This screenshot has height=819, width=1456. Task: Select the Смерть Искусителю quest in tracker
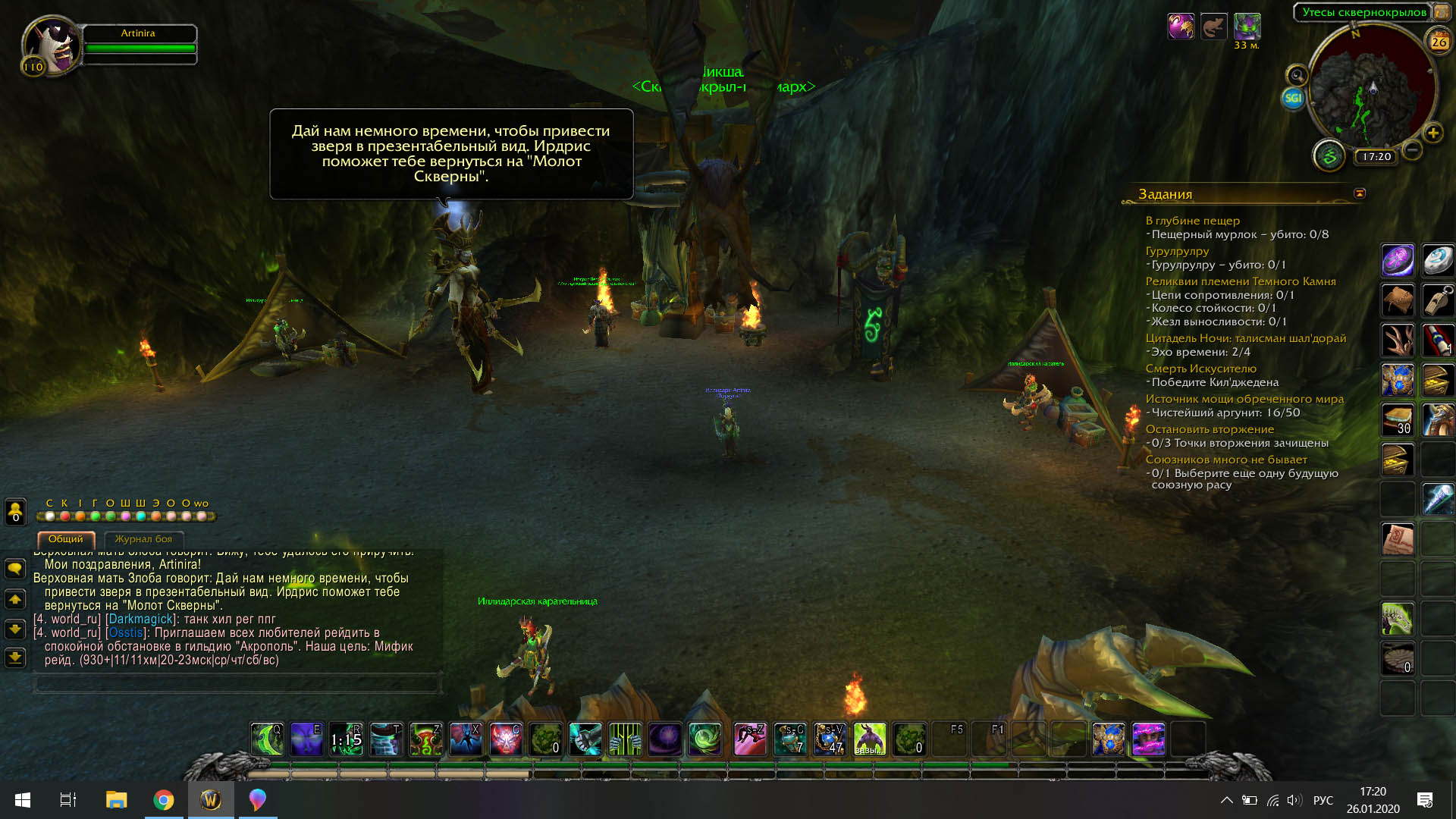tap(1200, 369)
